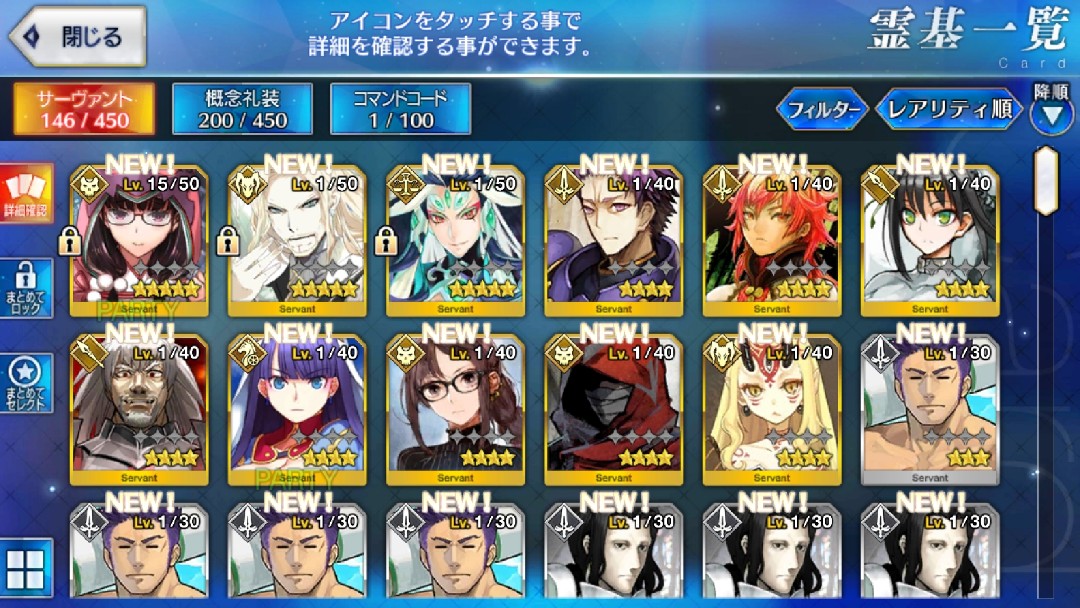Choose the purple-haired girl servant card
Viewport: 1080px width, 608px height.
click(297, 410)
